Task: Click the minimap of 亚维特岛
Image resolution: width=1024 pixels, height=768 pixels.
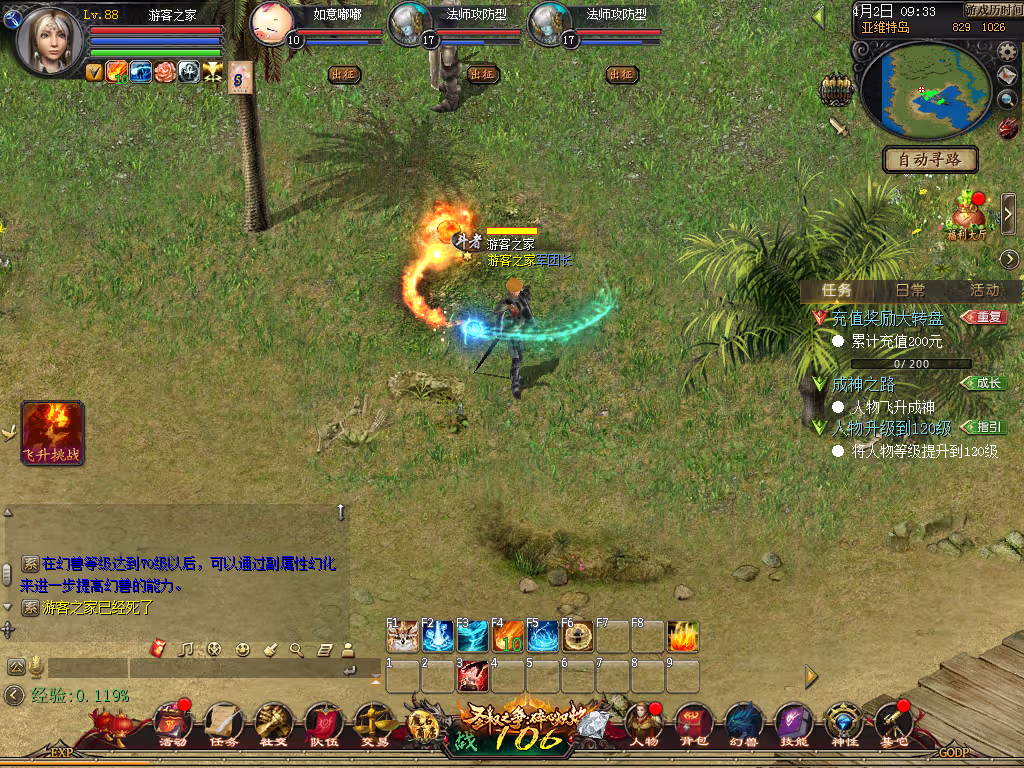Action: pyautogui.click(x=925, y=89)
